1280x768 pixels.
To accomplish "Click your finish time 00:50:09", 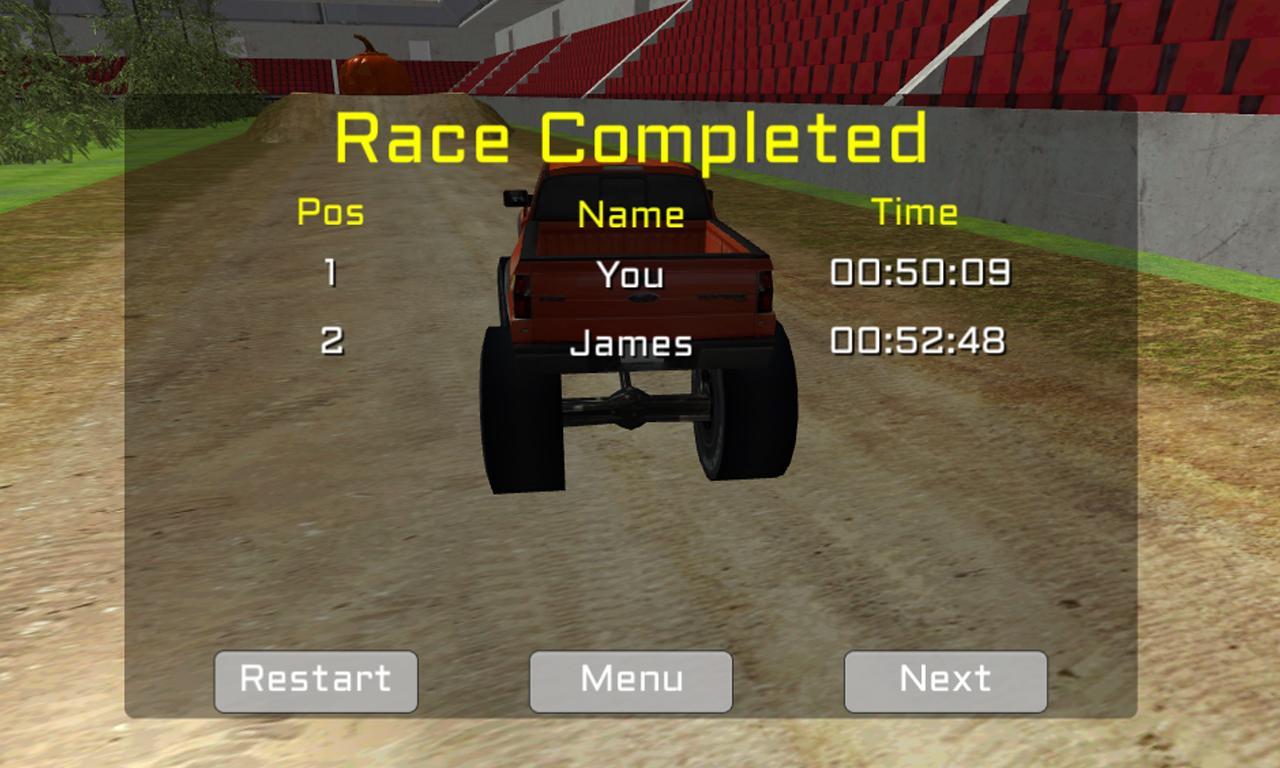I will coord(921,271).
